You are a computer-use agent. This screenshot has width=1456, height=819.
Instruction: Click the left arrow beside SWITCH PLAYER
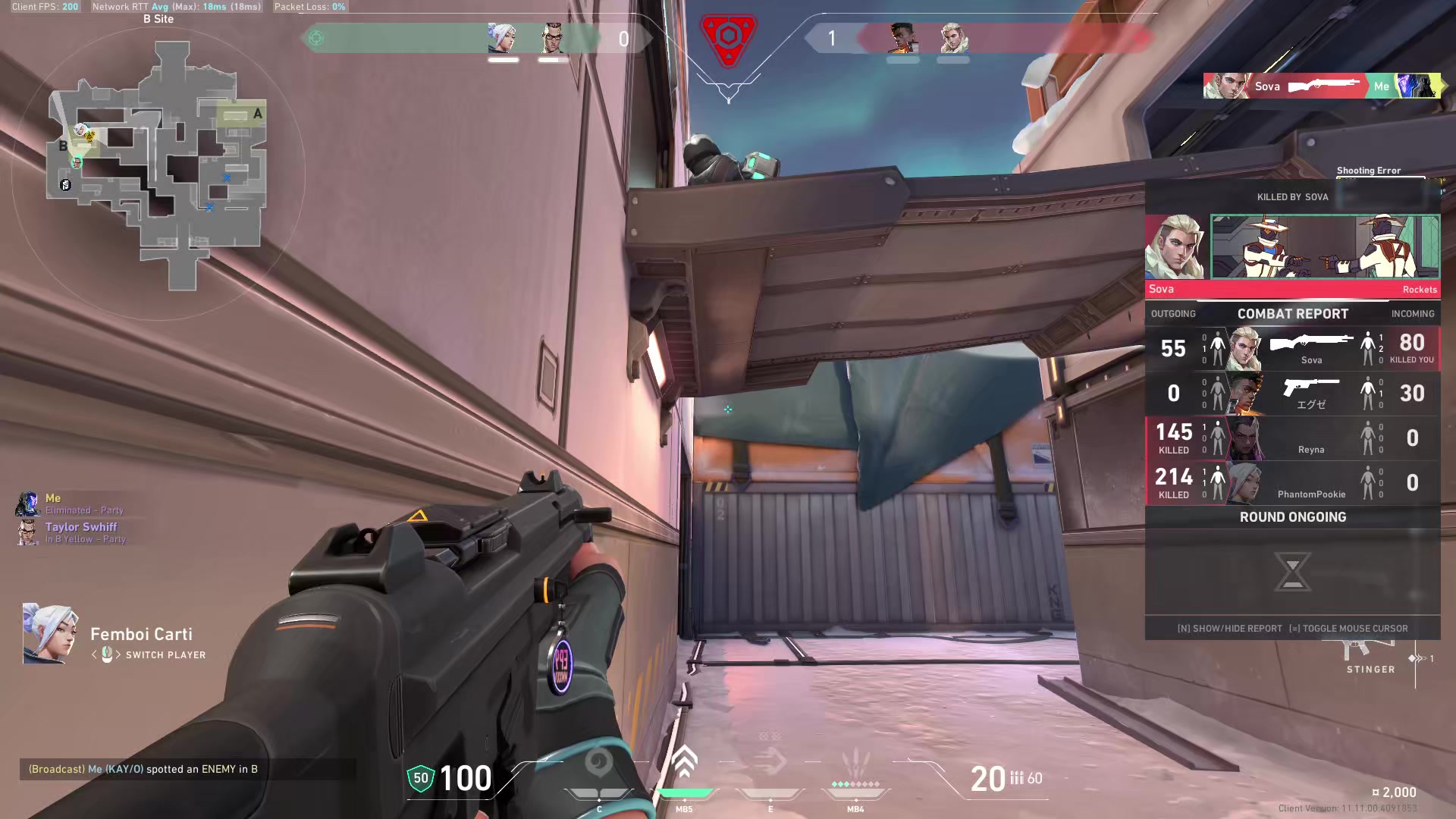click(94, 655)
